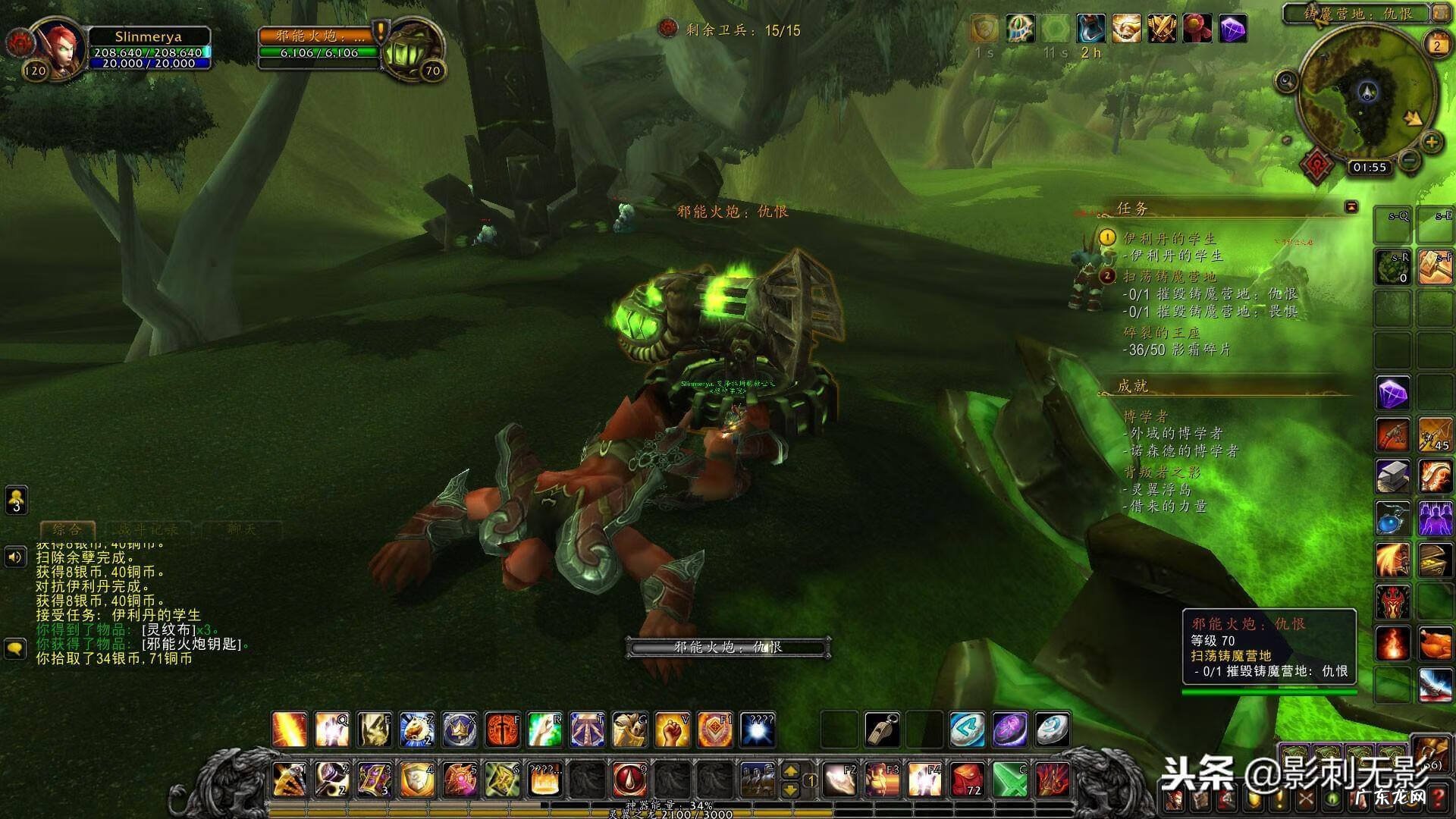Switch to the 战斗记录 chat tab
Screen dimensions: 1456x819
(x=149, y=529)
